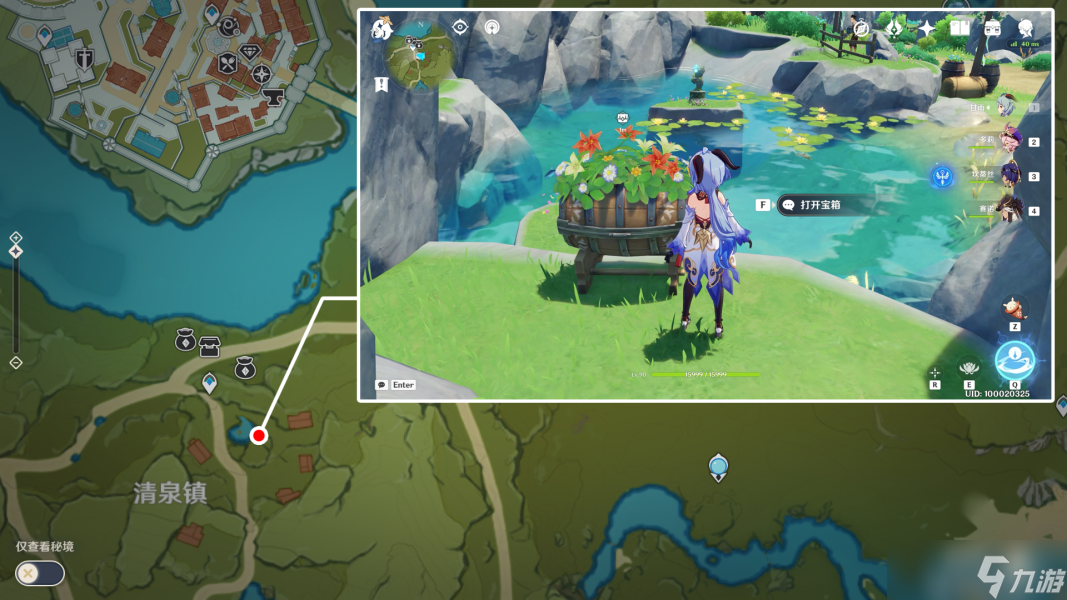Select the red location marker on the map
The width and height of the screenshot is (1067, 600).
pos(258,435)
